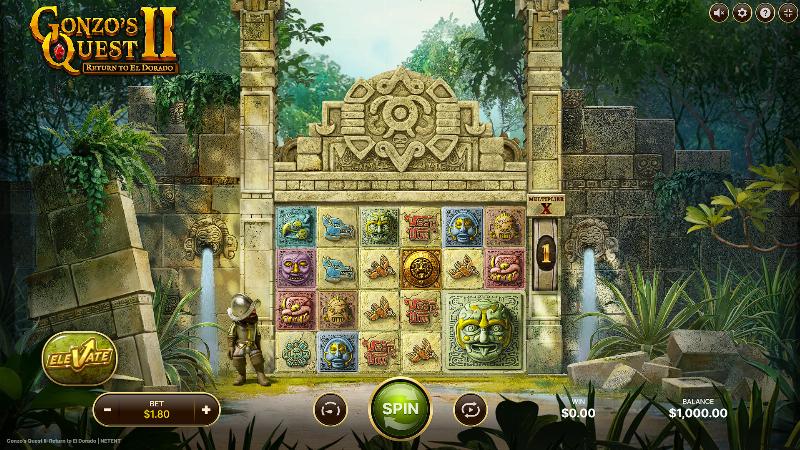The height and width of the screenshot is (450, 800).
Task: Toggle the quick spin button left of SPIN
Action: [329, 409]
